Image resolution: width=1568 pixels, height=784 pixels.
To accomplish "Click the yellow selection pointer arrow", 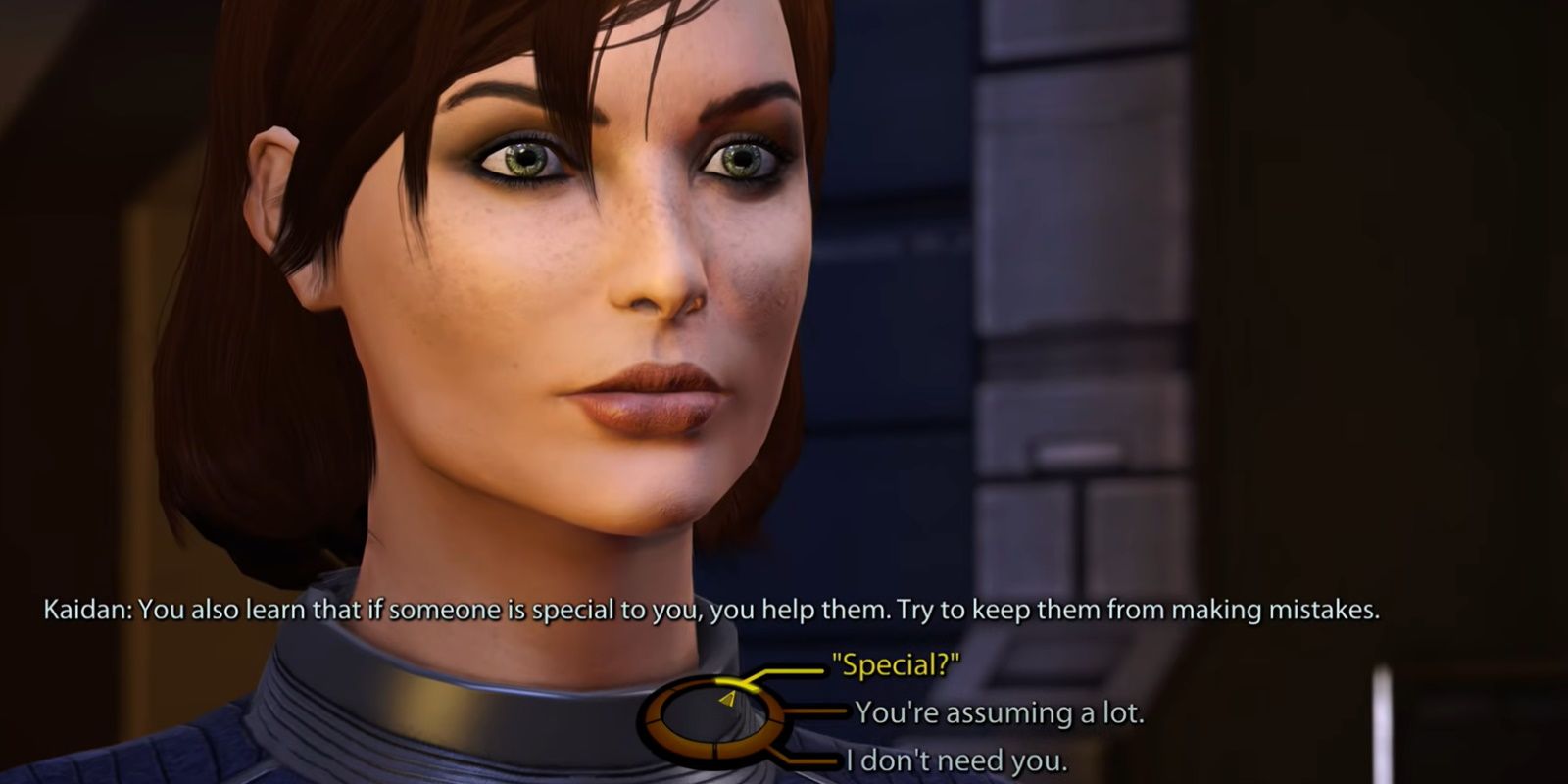I will point(727,700).
